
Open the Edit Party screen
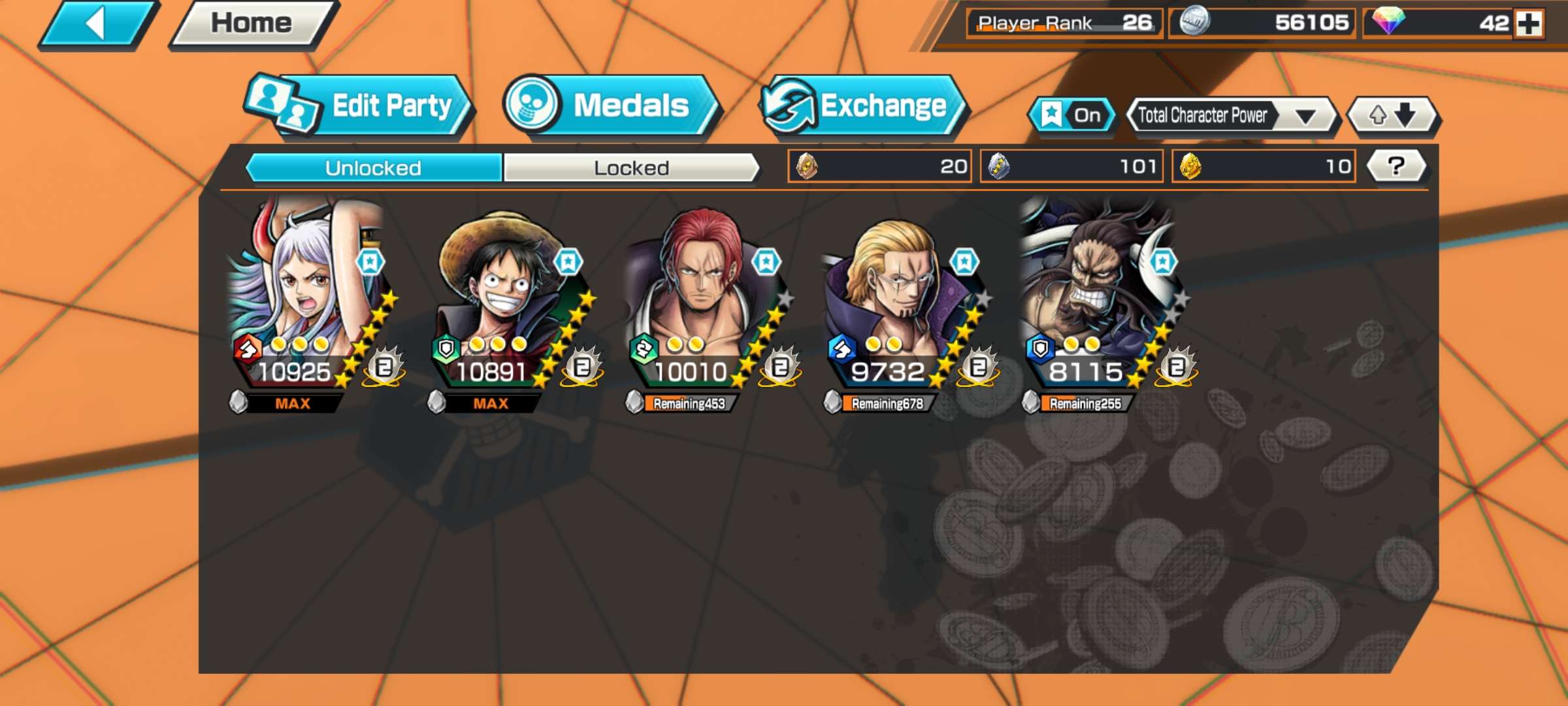coord(359,106)
